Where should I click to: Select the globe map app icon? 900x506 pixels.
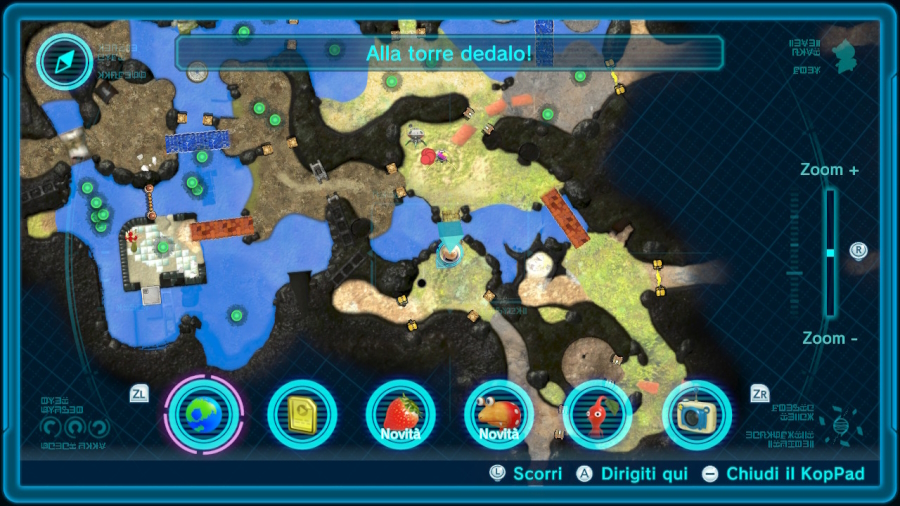[204, 414]
